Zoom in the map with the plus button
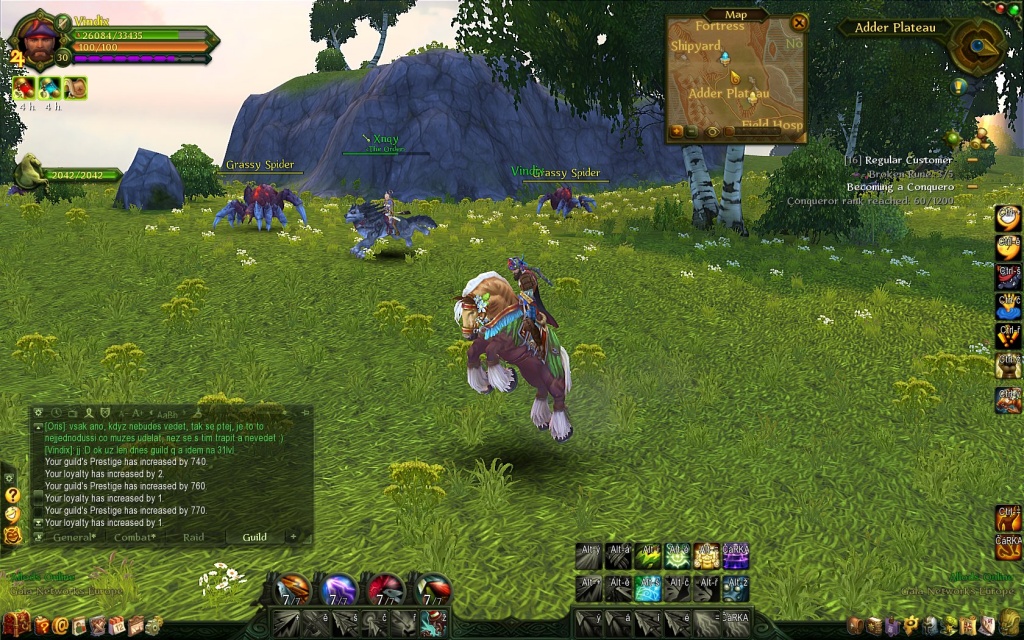The image size is (1024, 640). [676, 131]
